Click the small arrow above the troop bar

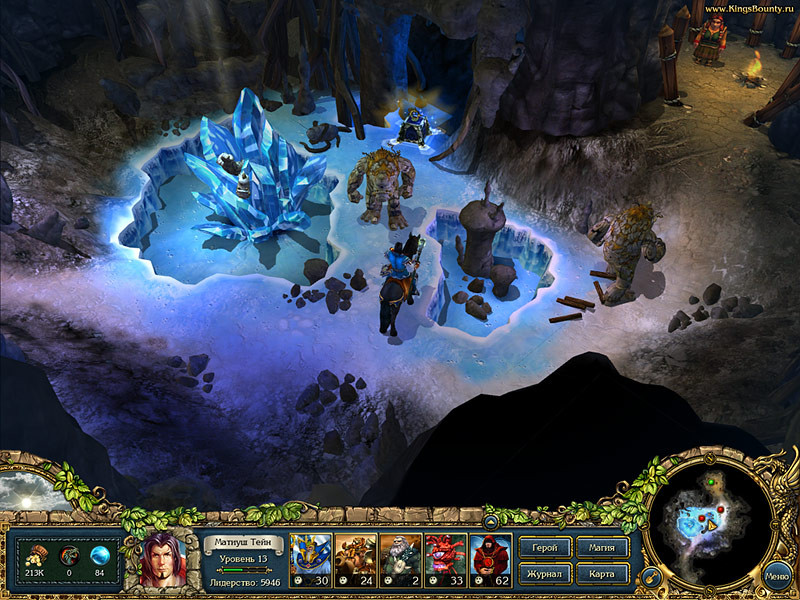coord(491,521)
